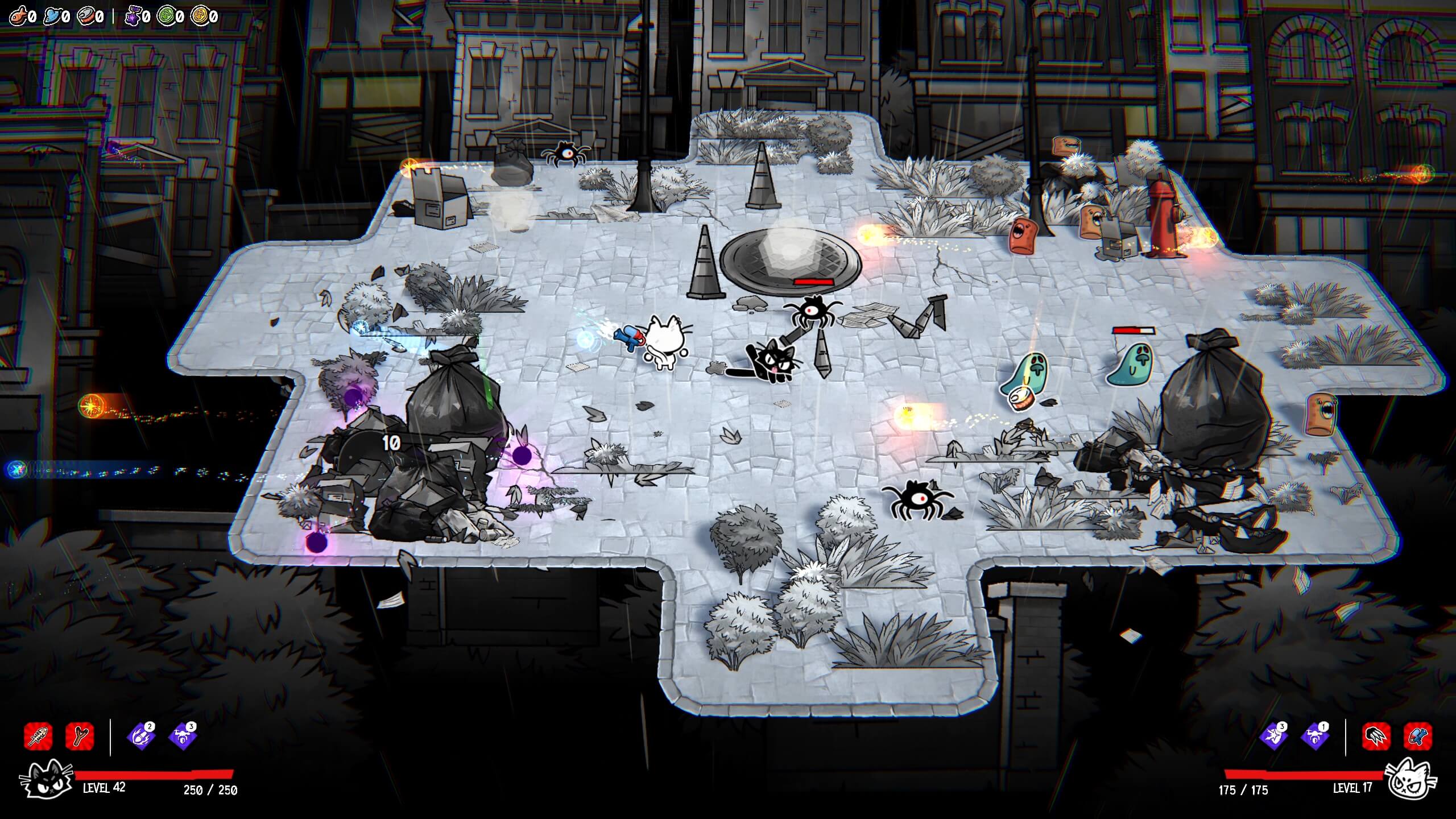This screenshot has height=819, width=1456.
Task: Select the water gun weapon icon
Action: [1418, 736]
